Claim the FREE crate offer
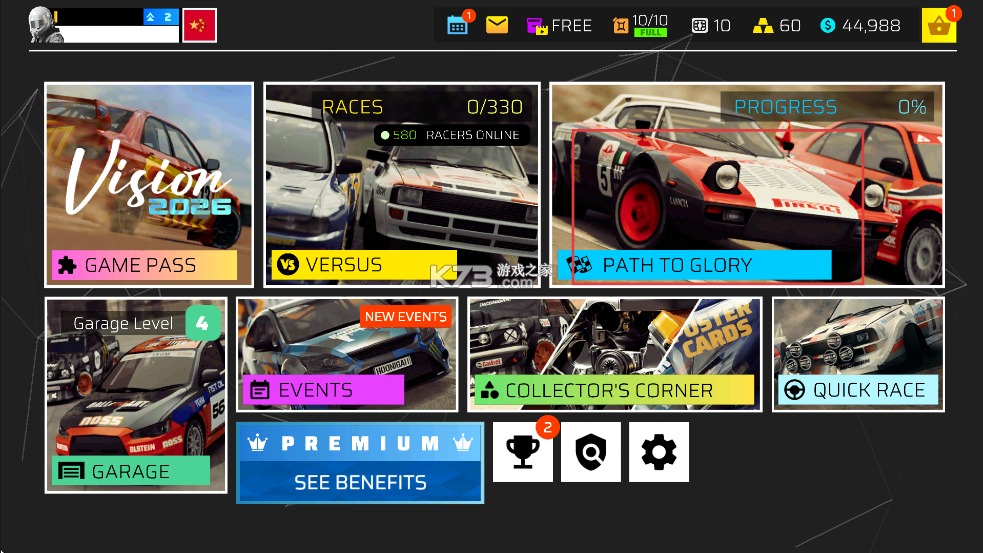The height and width of the screenshot is (553, 983). (x=559, y=25)
